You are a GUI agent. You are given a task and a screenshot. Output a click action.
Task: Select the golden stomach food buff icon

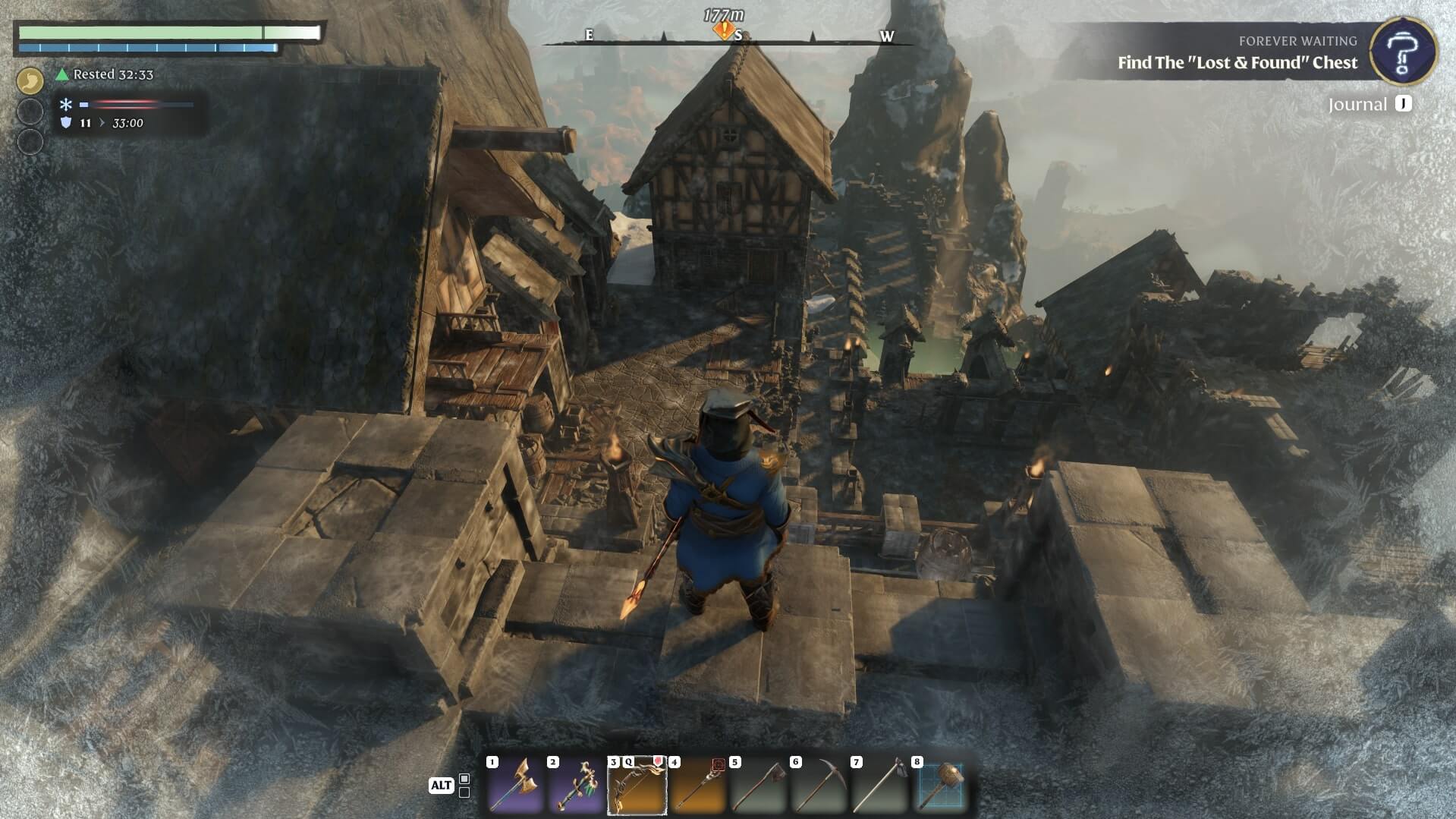30,80
